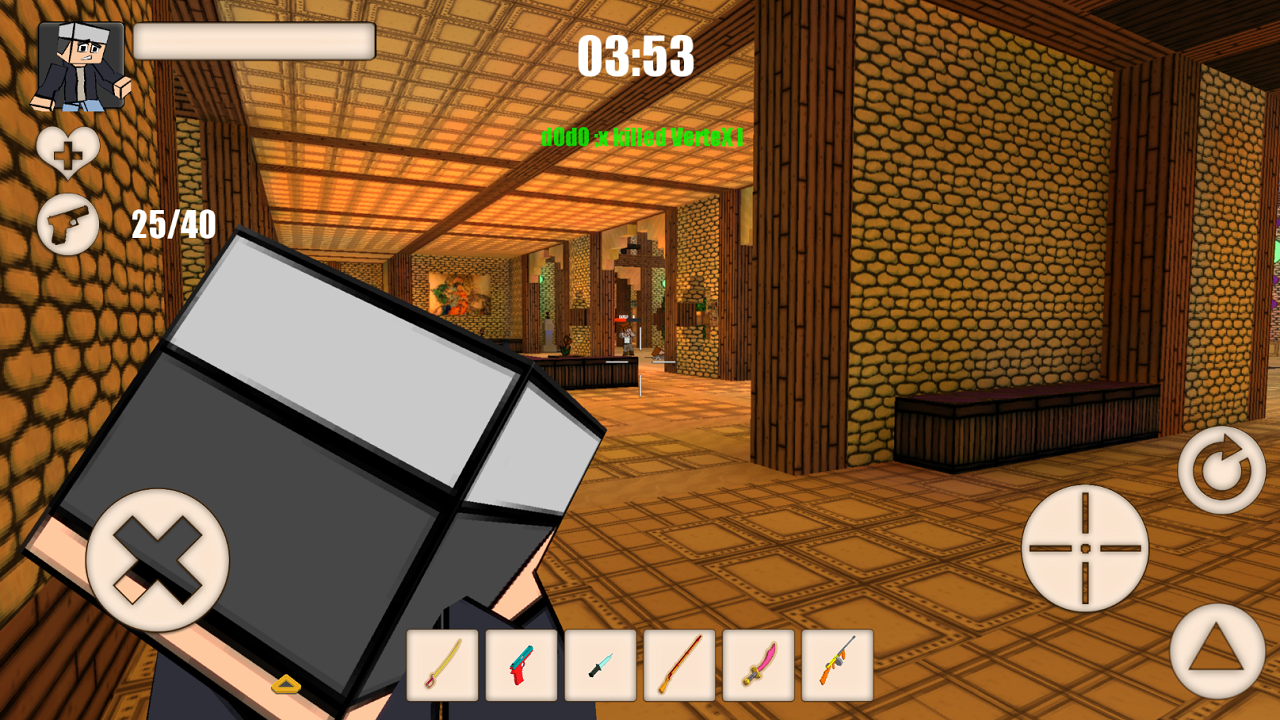Equip the sniper rifle in the last slot
This screenshot has width=1280, height=720.
837,666
